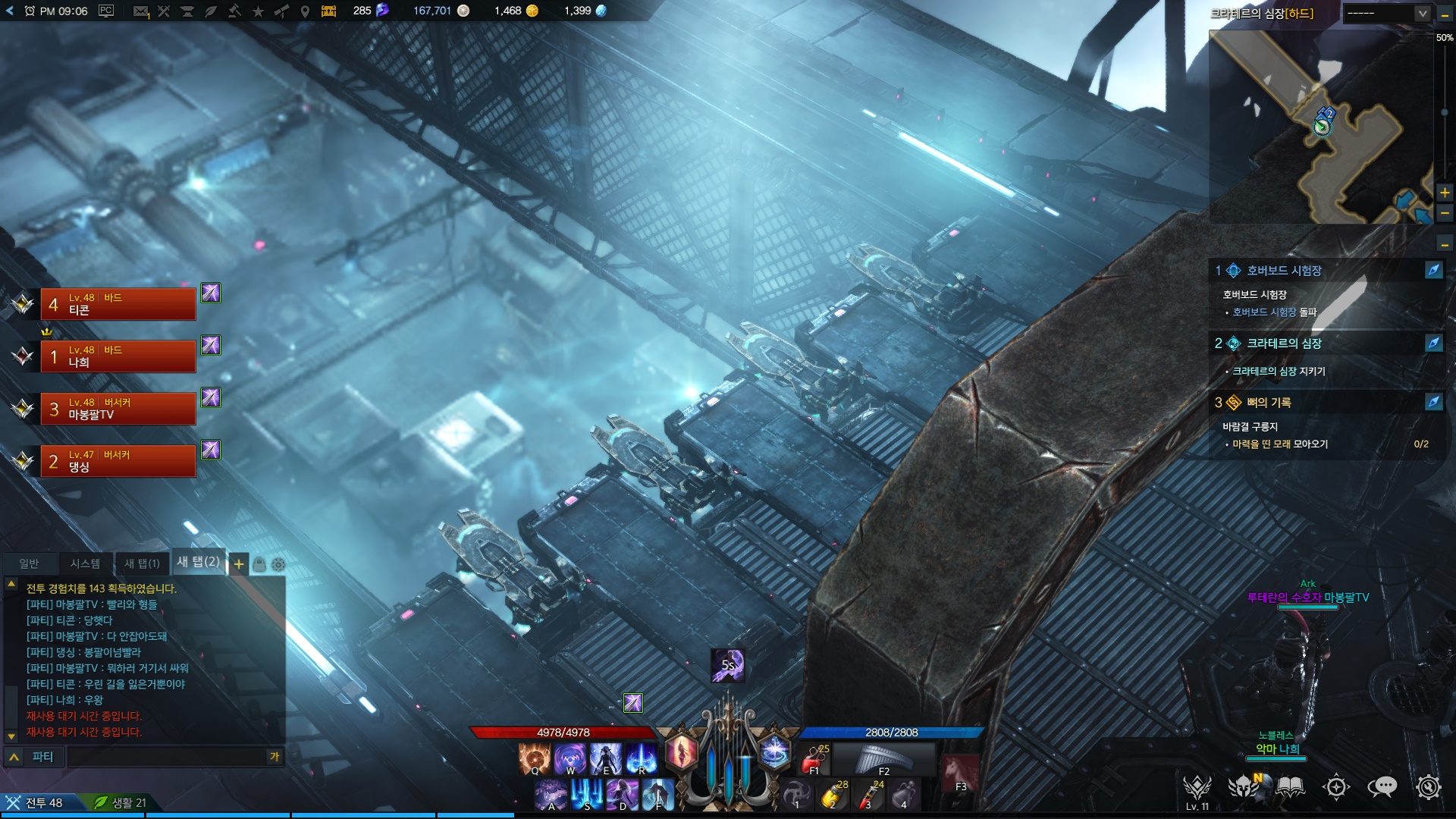1456x819 pixels.
Task: Summon the mount from F3 horse slot
Action: coord(960,773)
